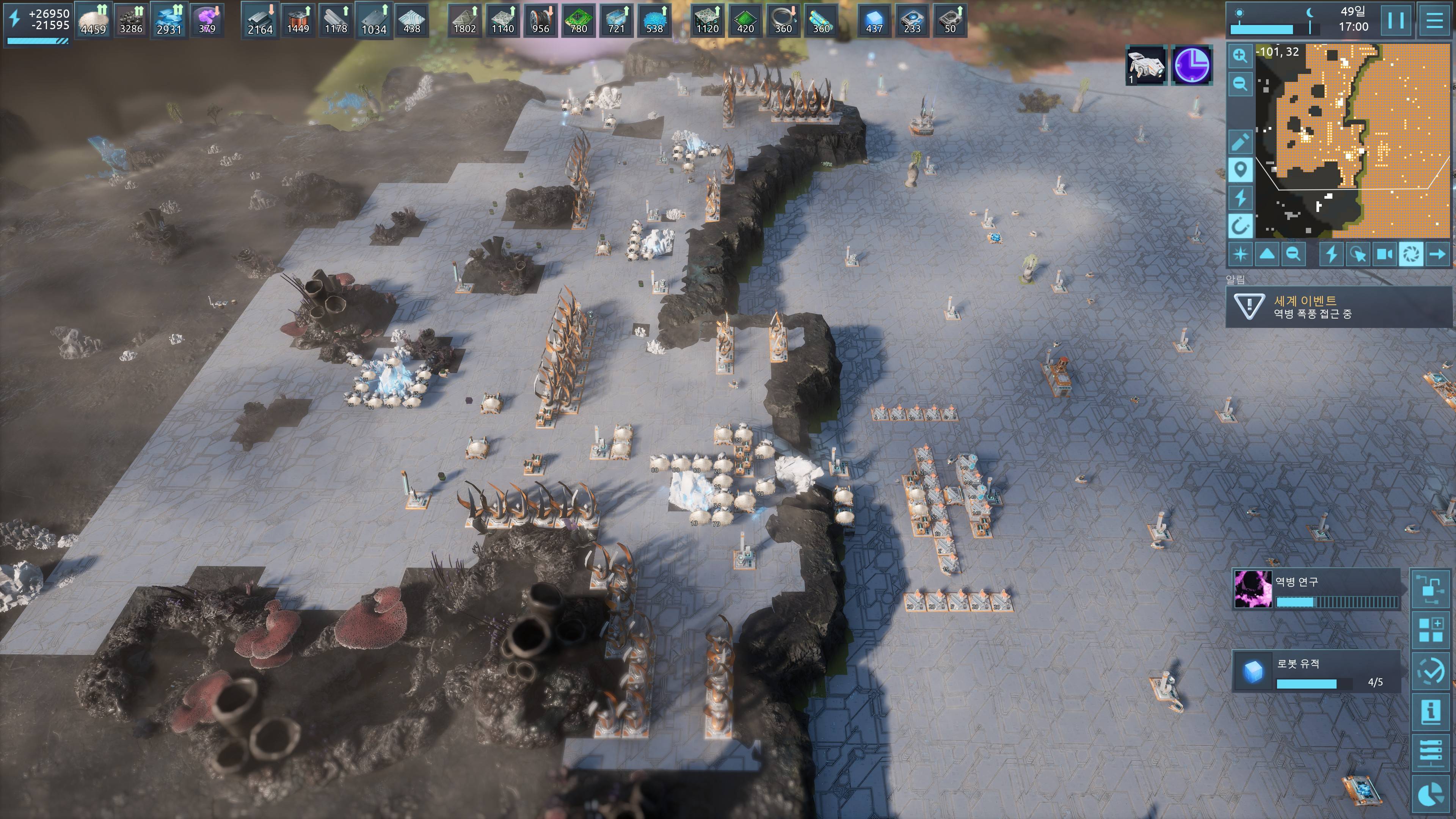
Task: Show statistics with the pie chart button
Action: point(1431,795)
